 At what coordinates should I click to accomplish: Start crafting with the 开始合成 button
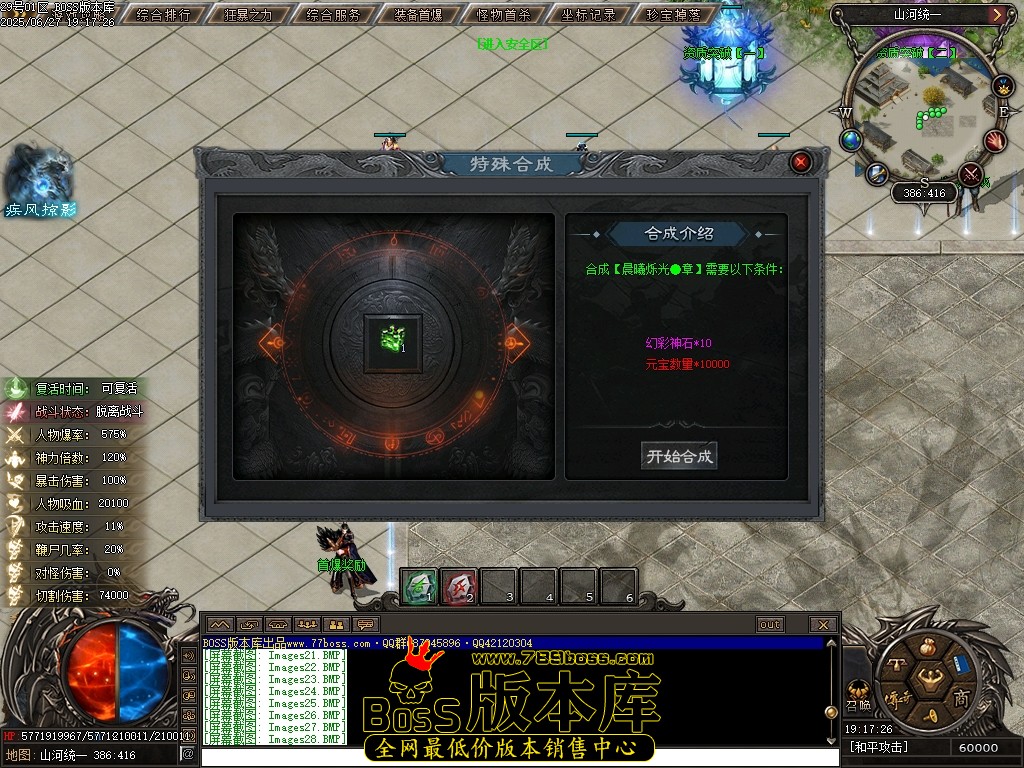point(680,456)
